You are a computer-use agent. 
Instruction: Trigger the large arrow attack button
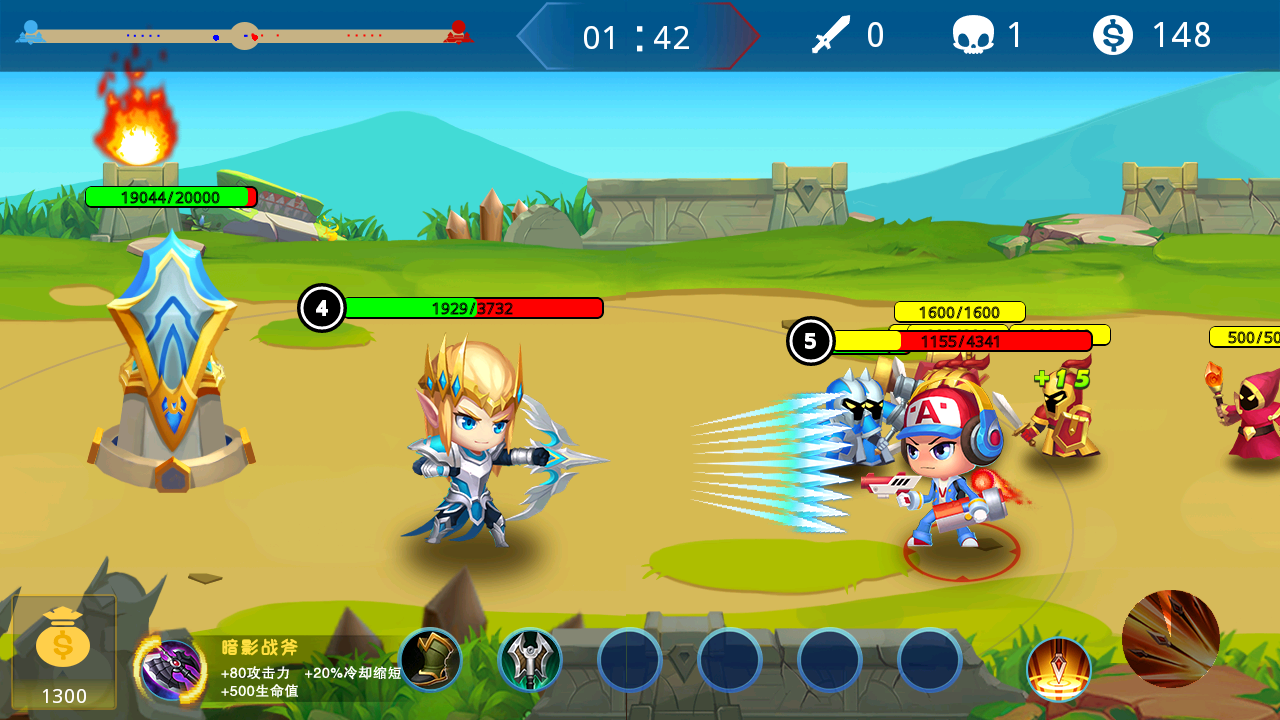1170,638
